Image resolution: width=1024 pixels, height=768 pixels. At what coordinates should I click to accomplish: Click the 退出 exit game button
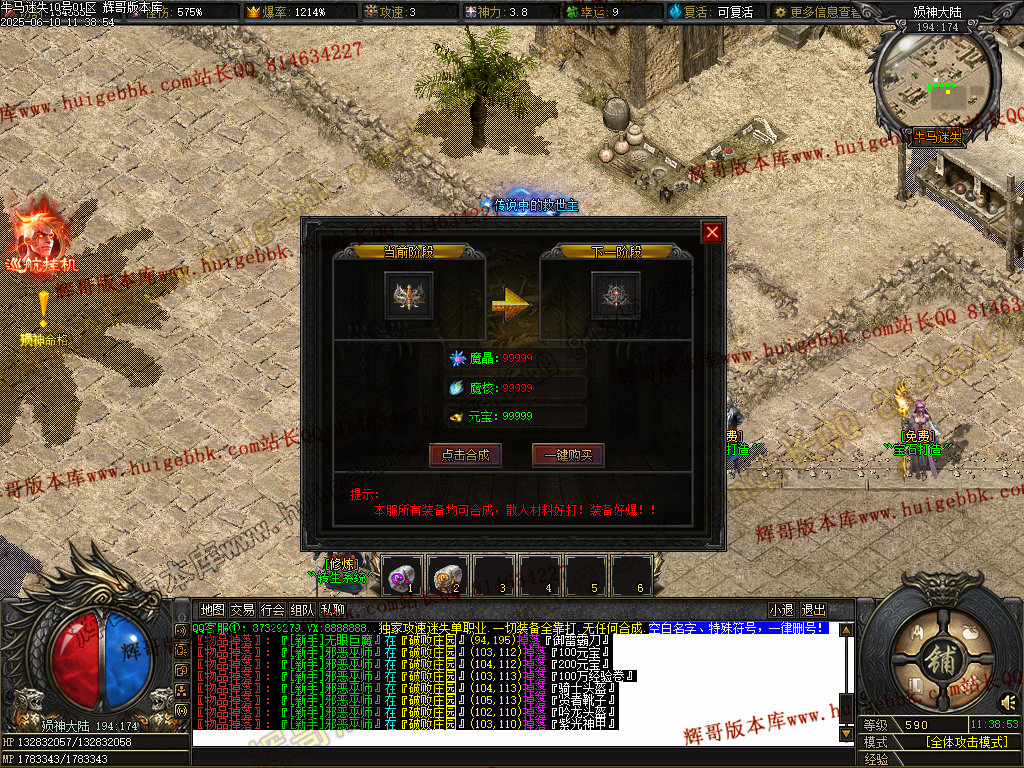pyautogui.click(x=813, y=610)
